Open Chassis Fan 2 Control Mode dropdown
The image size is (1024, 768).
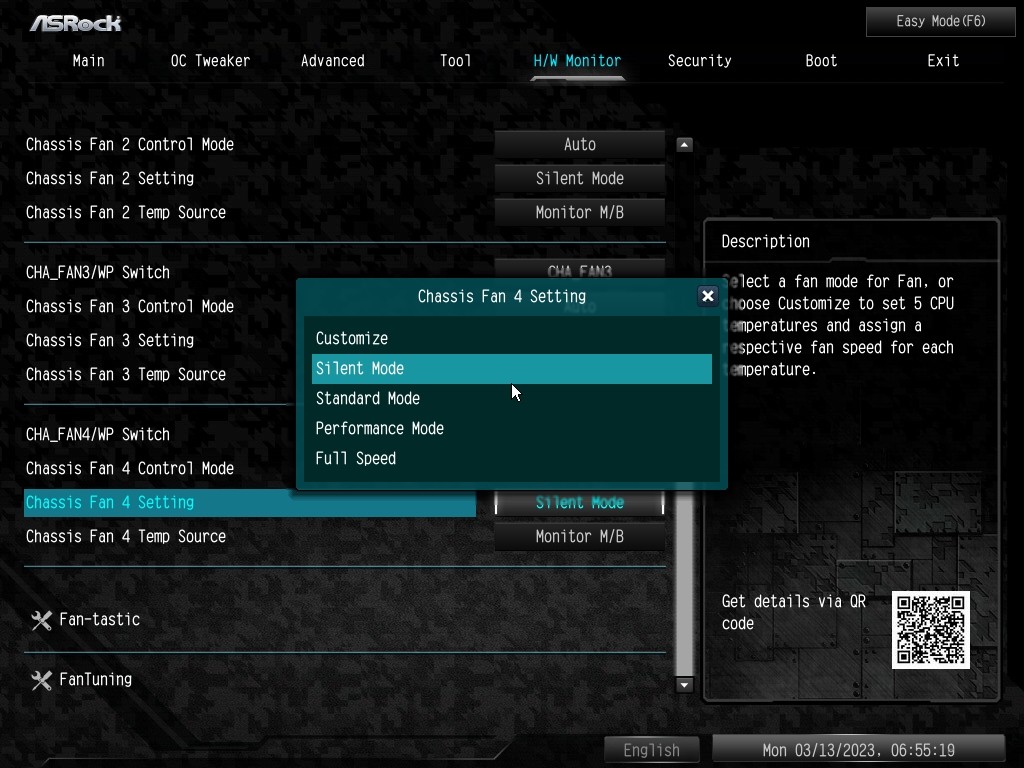579,145
